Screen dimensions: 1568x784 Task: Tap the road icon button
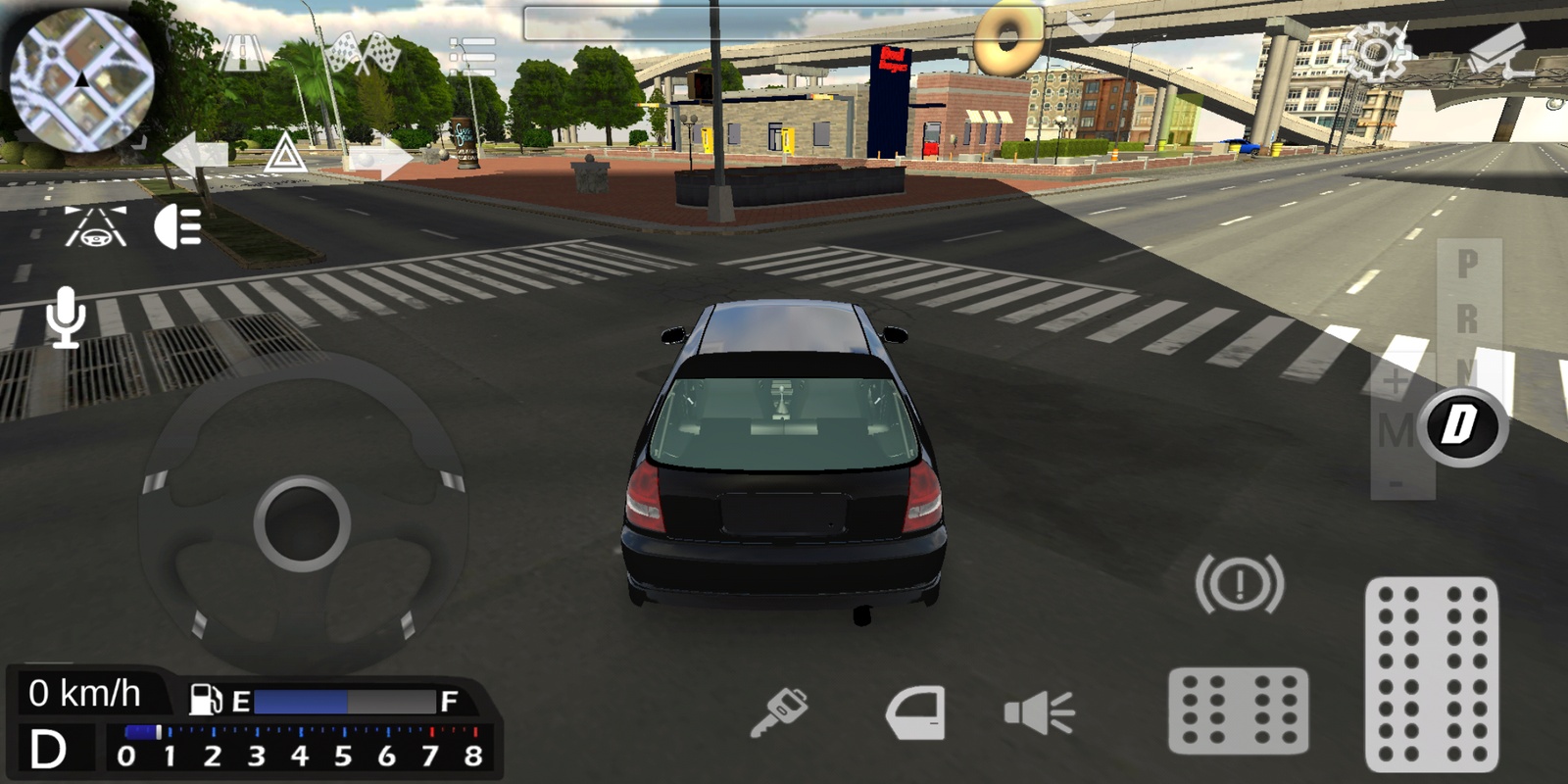[243, 52]
